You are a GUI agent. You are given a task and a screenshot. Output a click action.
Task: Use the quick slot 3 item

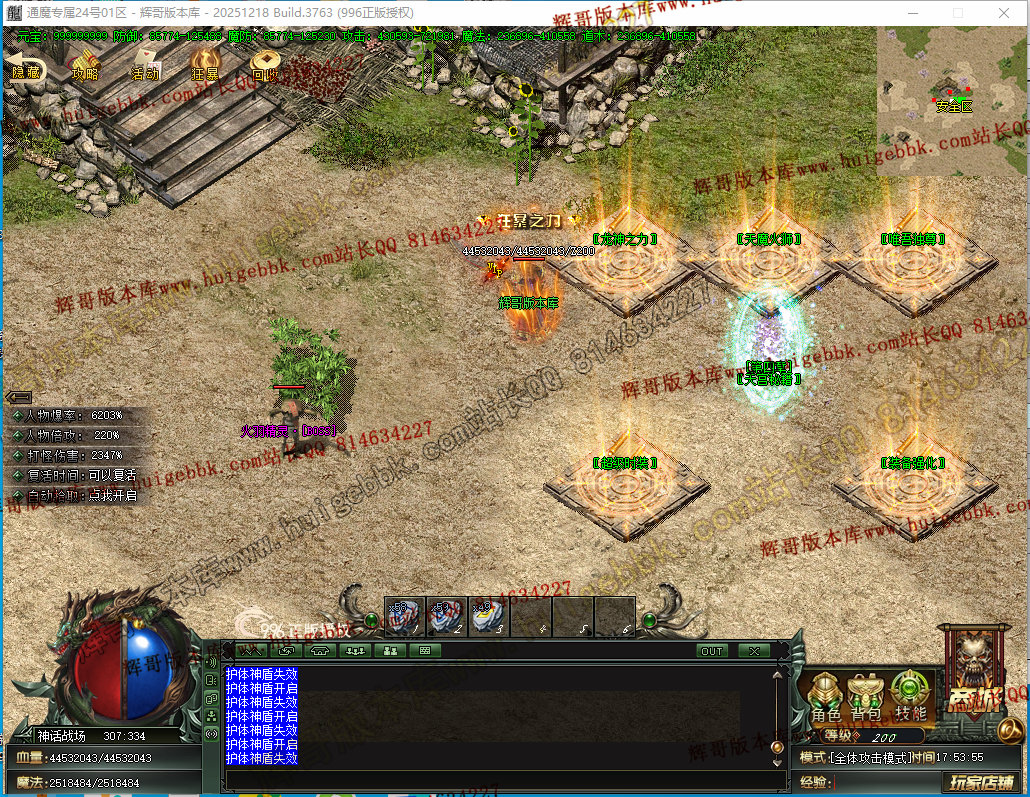(x=489, y=617)
